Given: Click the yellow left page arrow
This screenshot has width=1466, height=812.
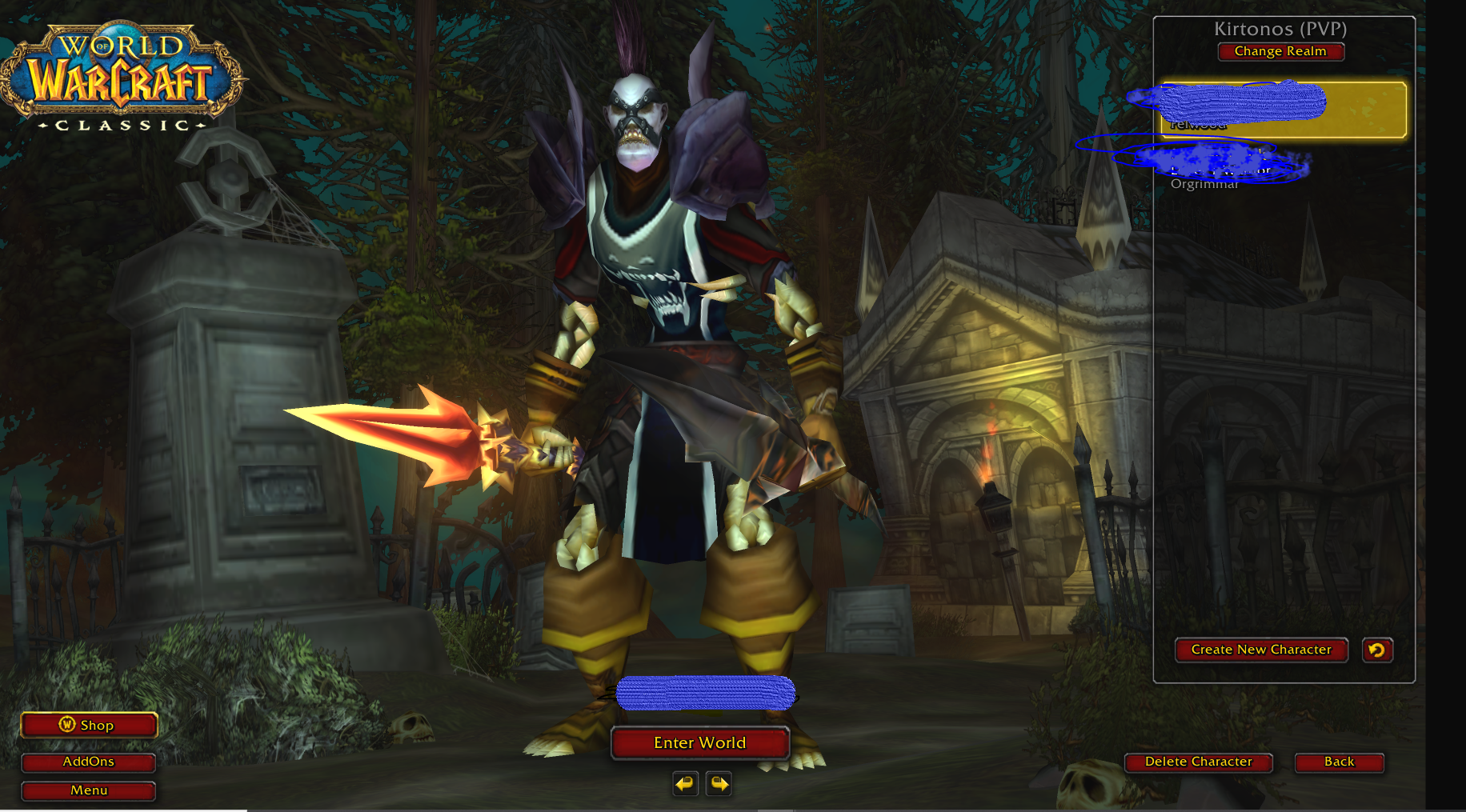Looking at the screenshot, I should tap(684, 784).
